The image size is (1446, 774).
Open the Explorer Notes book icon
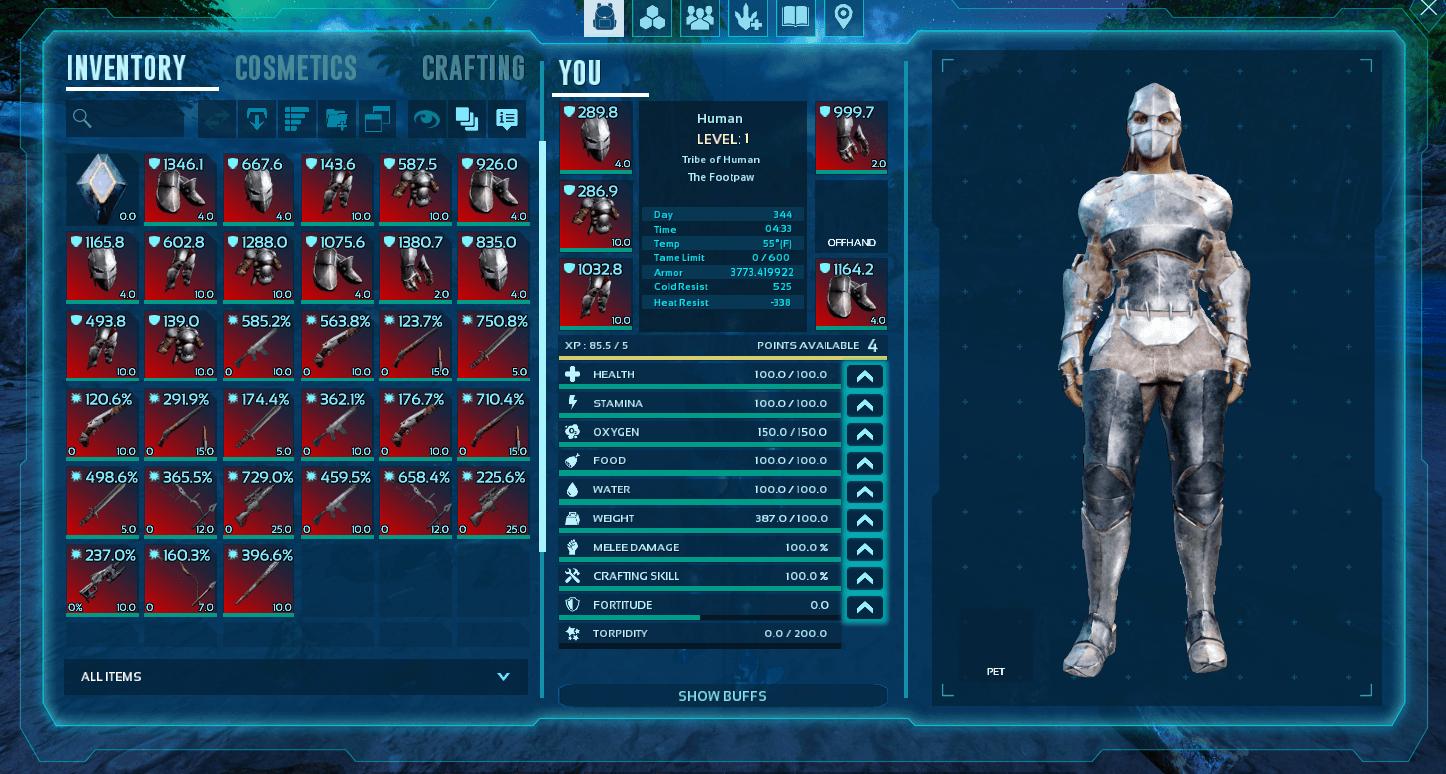click(795, 17)
